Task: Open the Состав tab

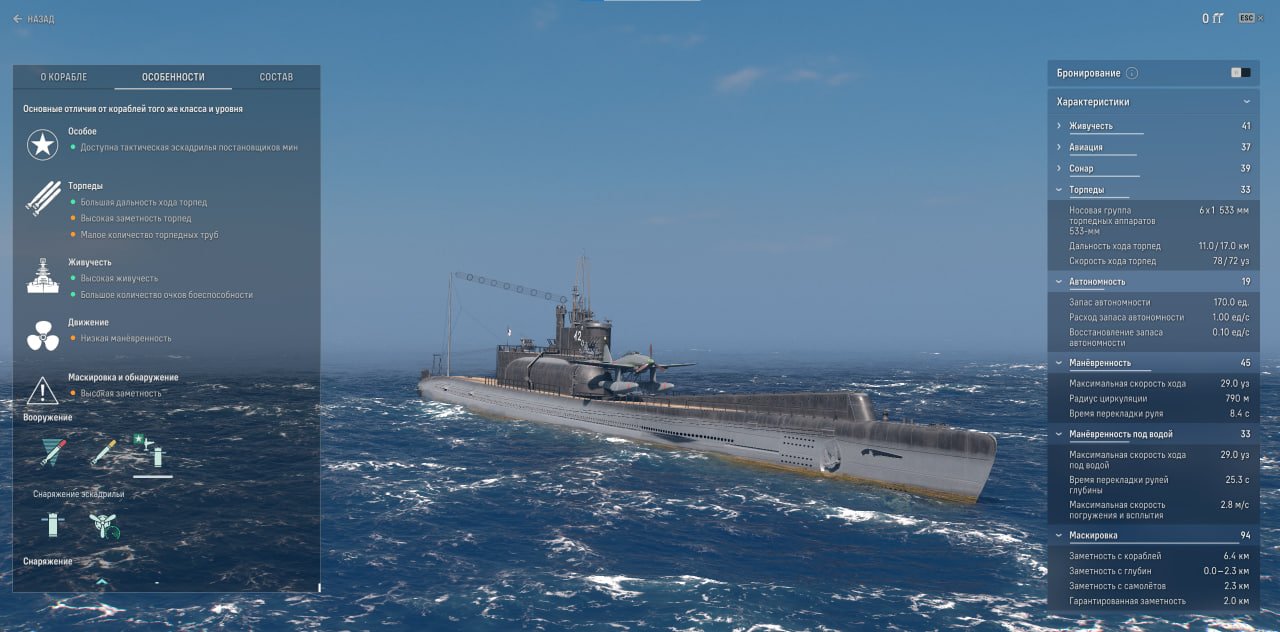Action: 276,77
